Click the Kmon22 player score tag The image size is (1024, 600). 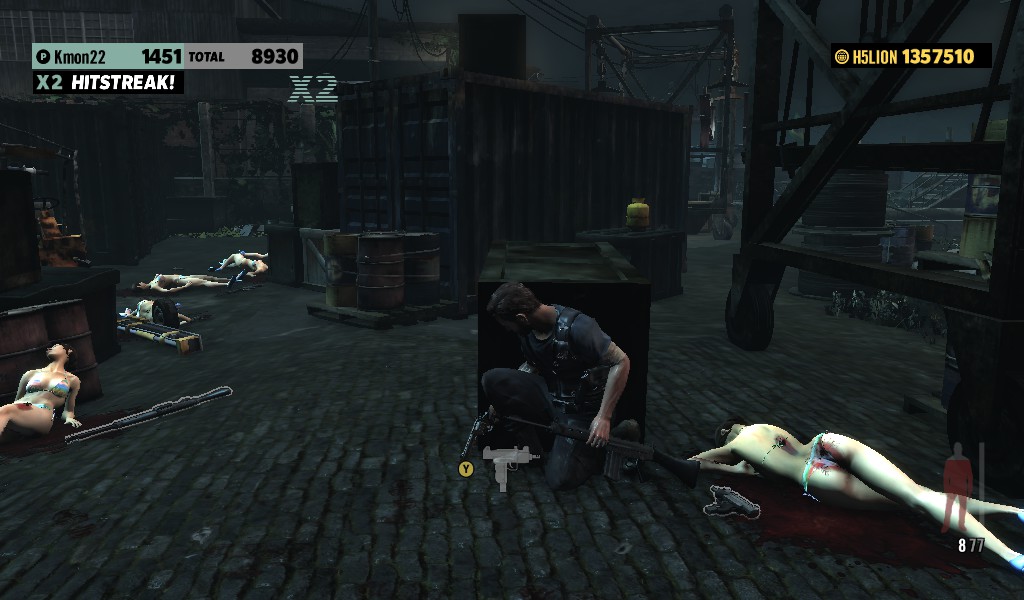pos(108,57)
